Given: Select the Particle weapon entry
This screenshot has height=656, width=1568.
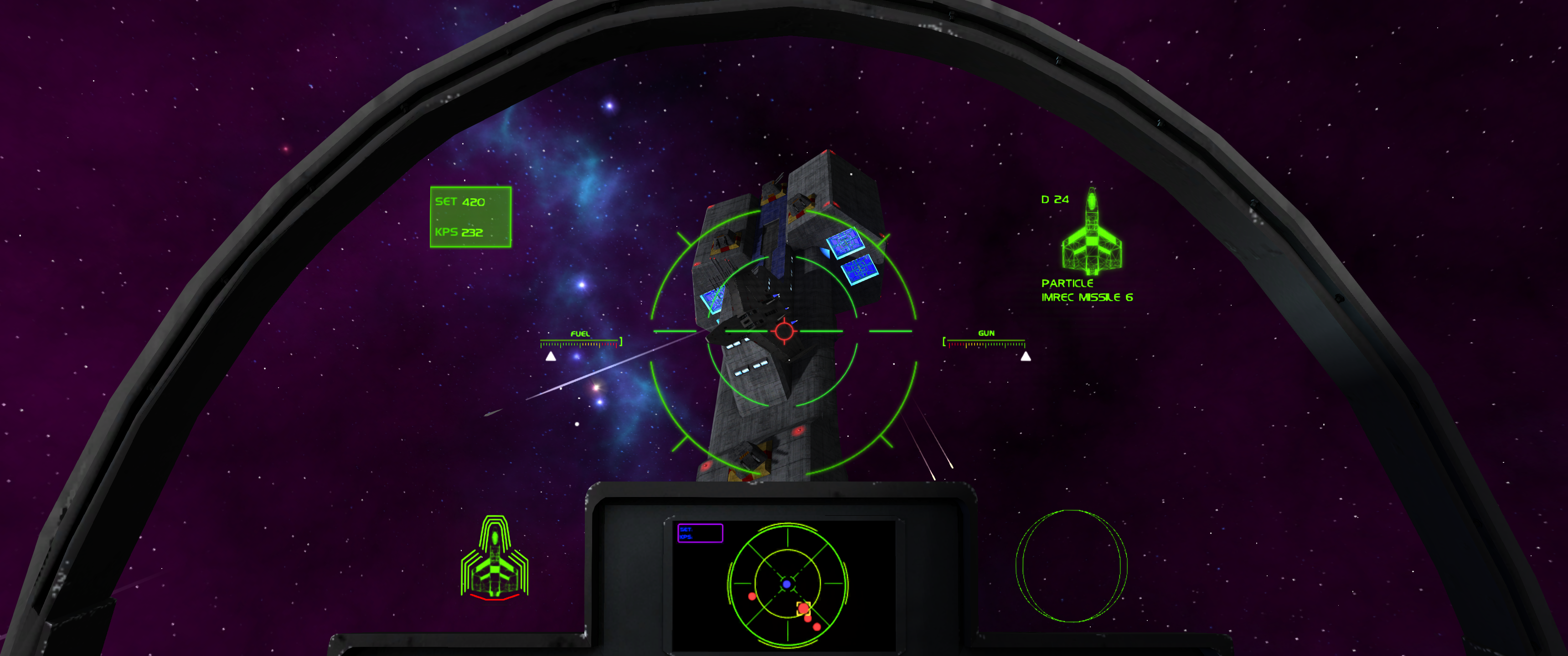Looking at the screenshot, I should (1067, 283).
